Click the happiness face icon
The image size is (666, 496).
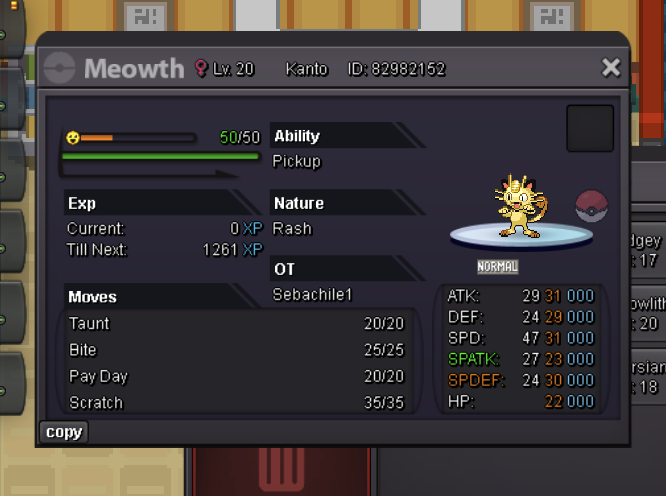click(x=73, y=138)
